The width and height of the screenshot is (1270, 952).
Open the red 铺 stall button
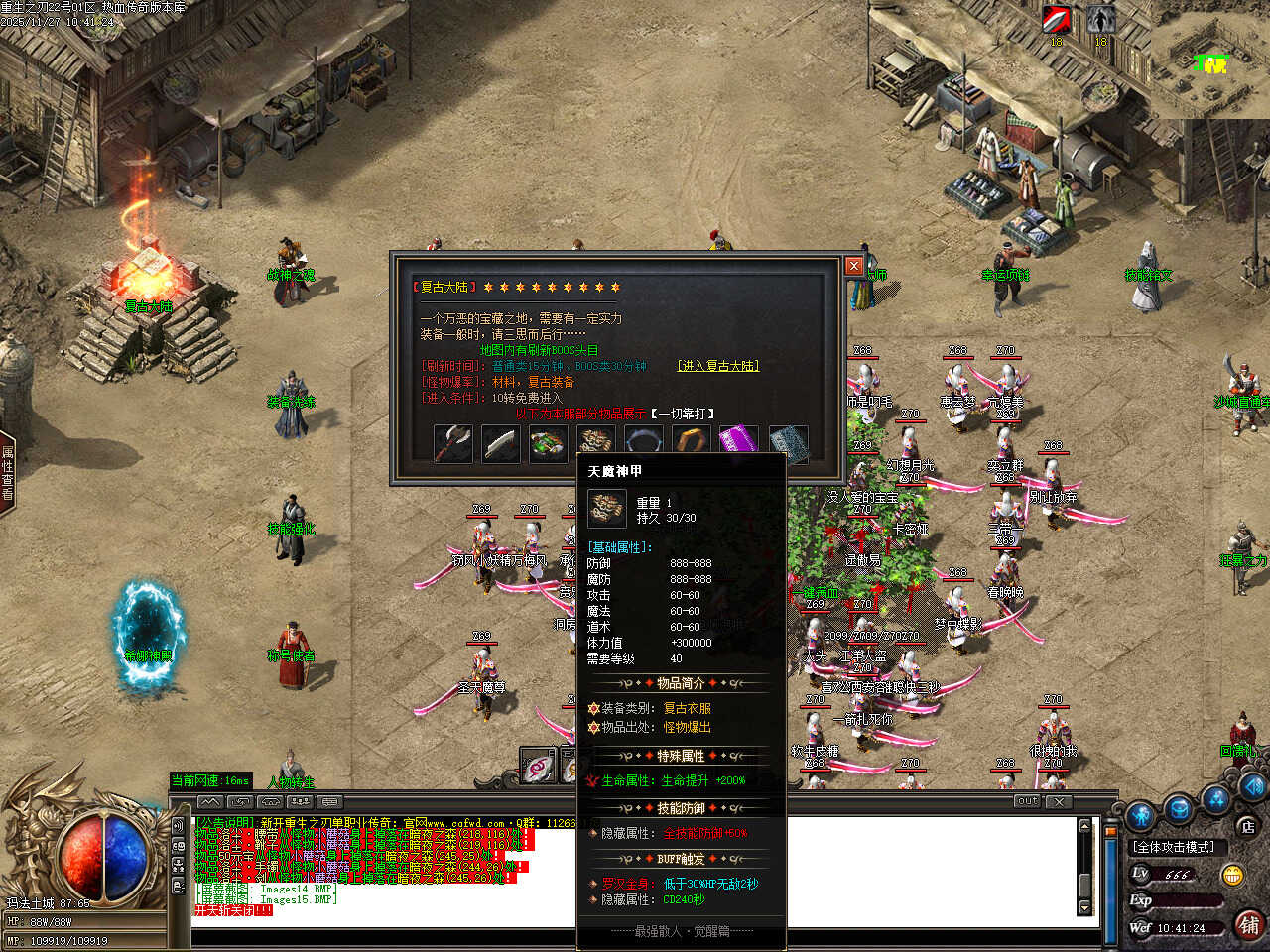(x=1248, y=924)
